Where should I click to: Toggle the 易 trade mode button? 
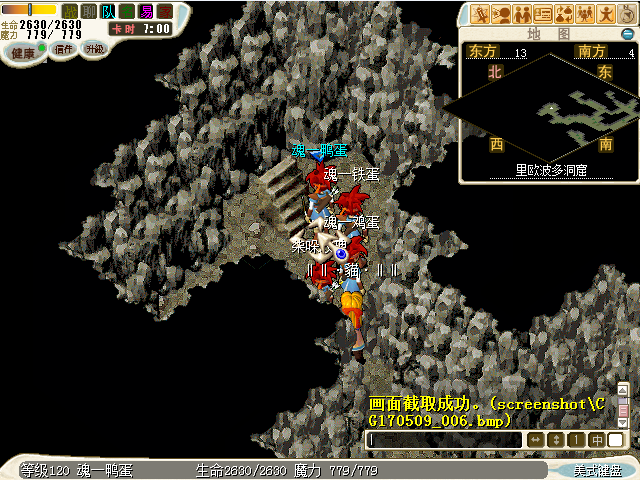146,11
